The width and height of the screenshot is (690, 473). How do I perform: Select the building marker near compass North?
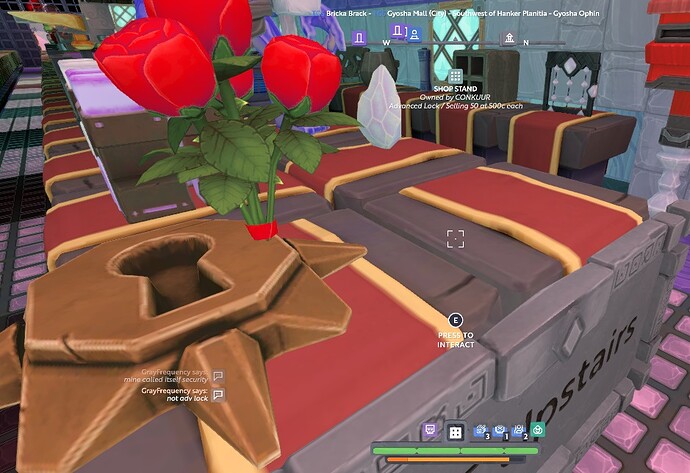click(509, 37)
